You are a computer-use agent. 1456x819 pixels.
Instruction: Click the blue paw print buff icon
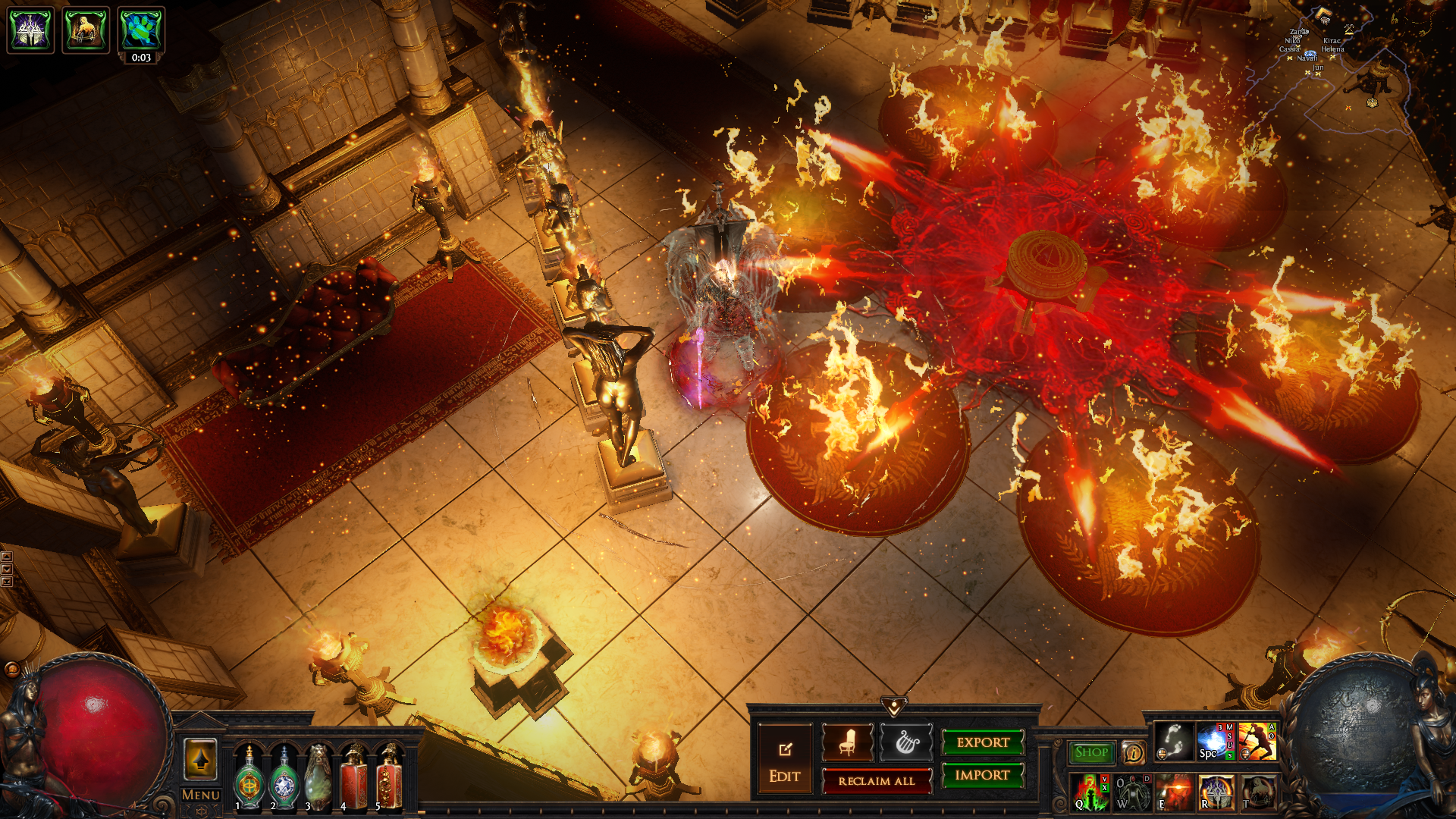(141, 30)
